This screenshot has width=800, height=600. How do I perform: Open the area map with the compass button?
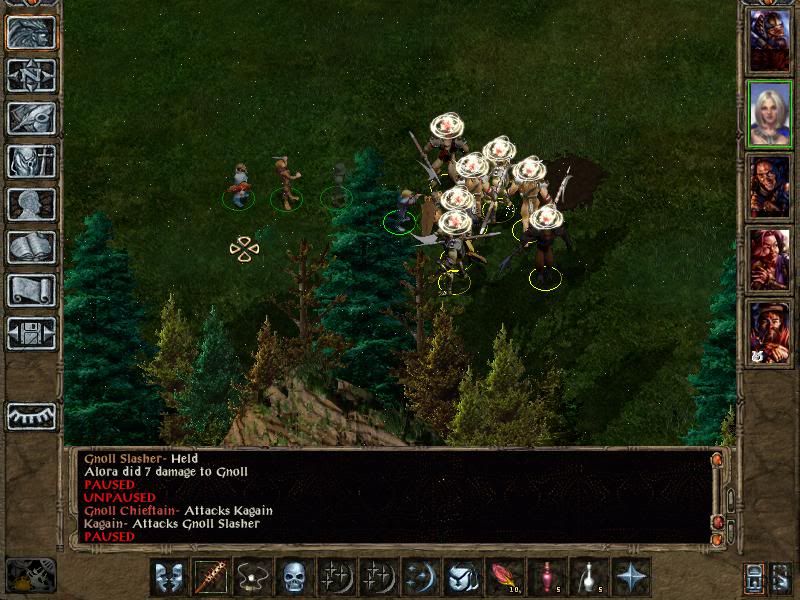pos(31,75)
